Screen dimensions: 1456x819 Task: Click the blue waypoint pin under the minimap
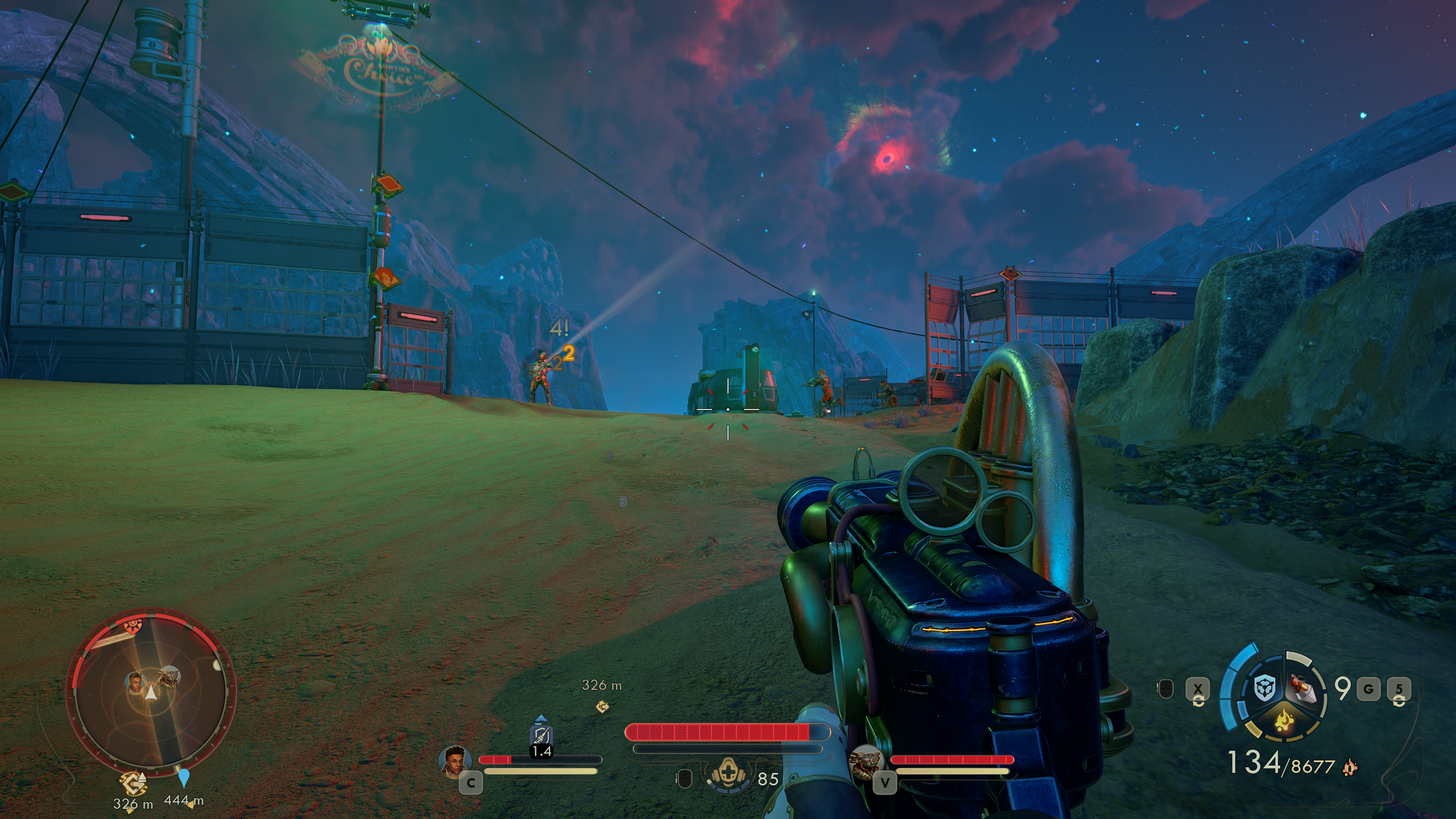pyautogui.click(x=183, y=777)
